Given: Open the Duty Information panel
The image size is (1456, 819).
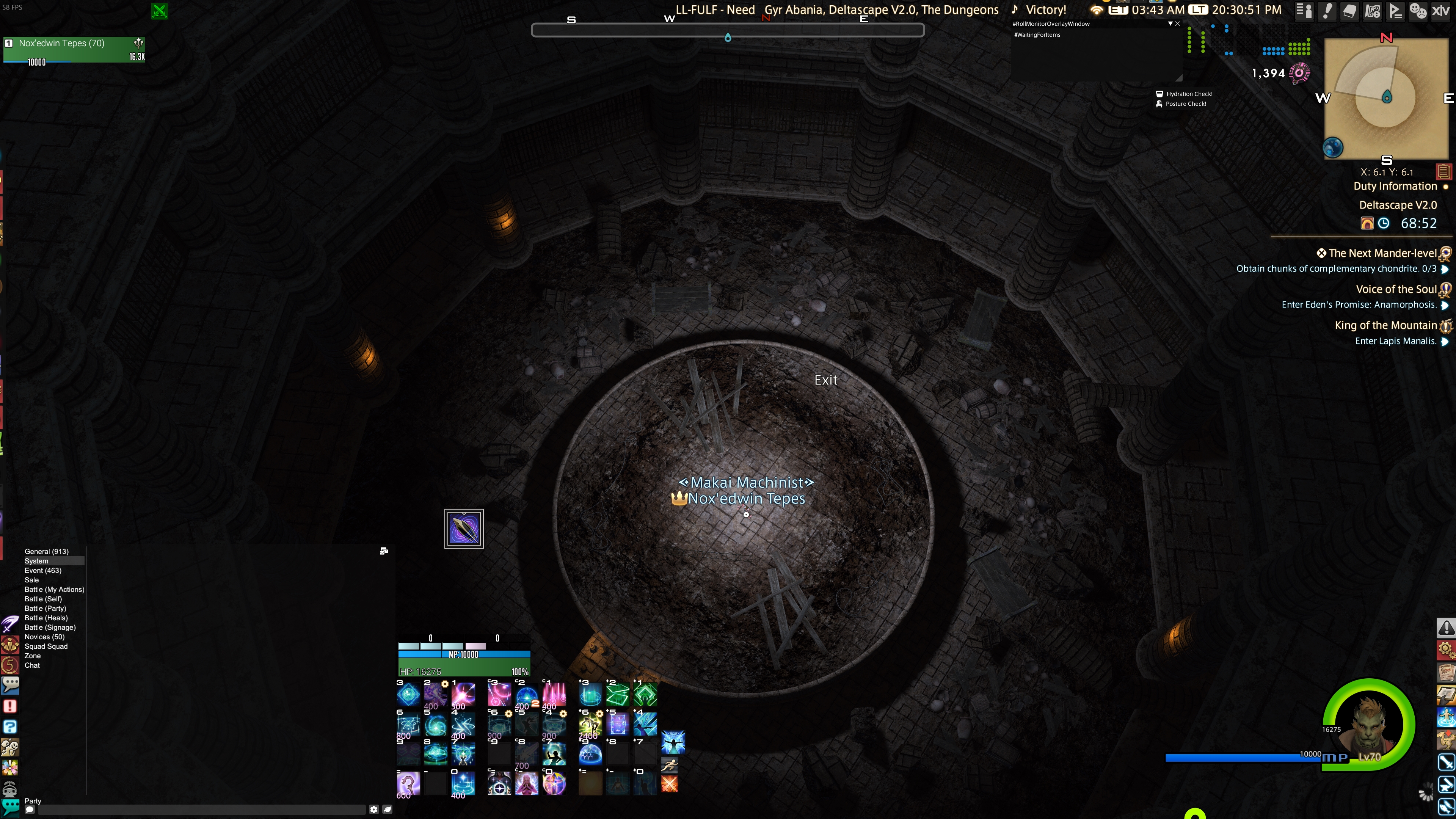Looking at the screenshot, I should [x=1395, y=186].
